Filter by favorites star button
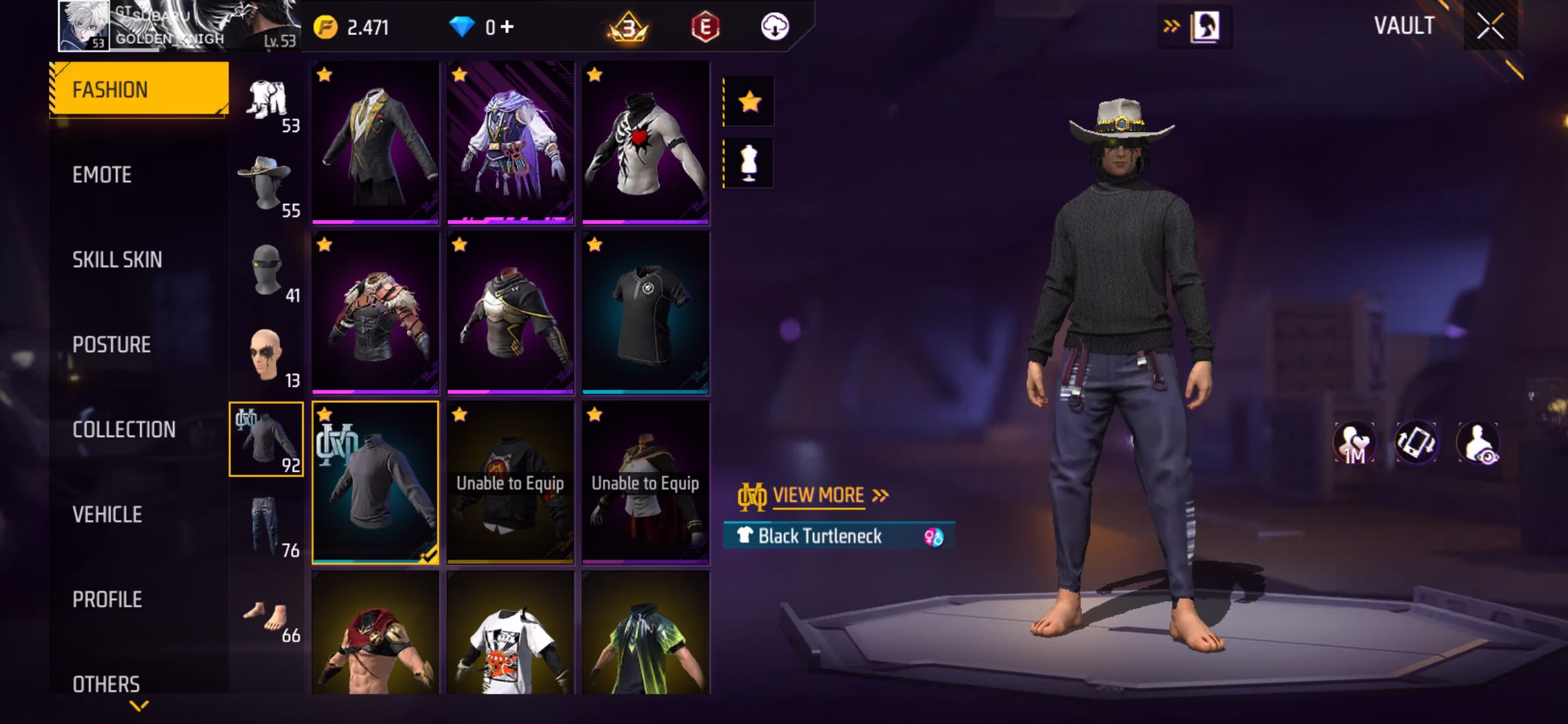The height and width of the screenshot is (724, 1568). pos(749,102)
